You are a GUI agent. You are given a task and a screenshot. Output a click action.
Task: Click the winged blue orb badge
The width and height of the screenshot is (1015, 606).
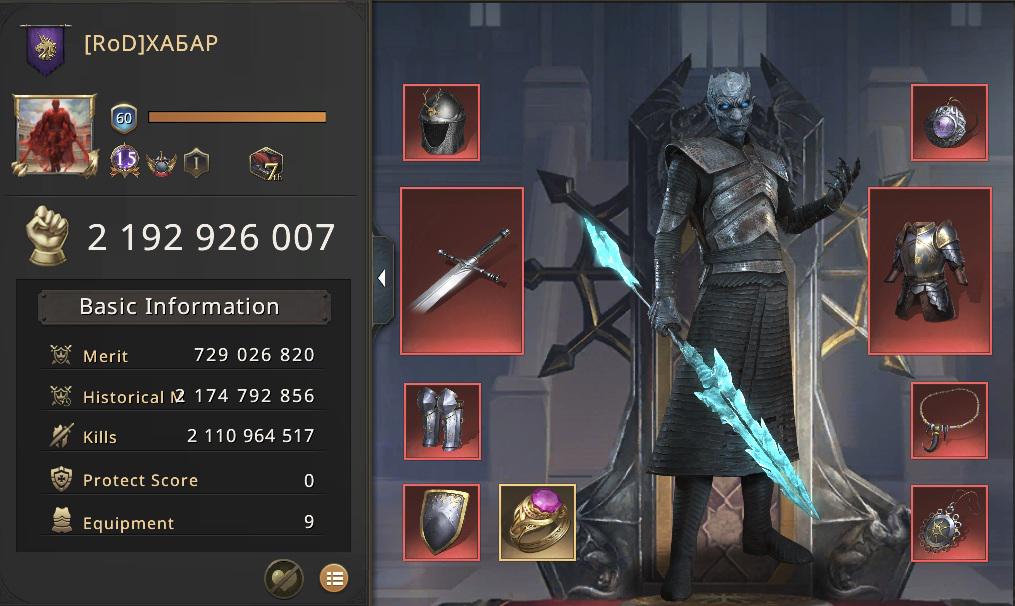tap(161, 162)
